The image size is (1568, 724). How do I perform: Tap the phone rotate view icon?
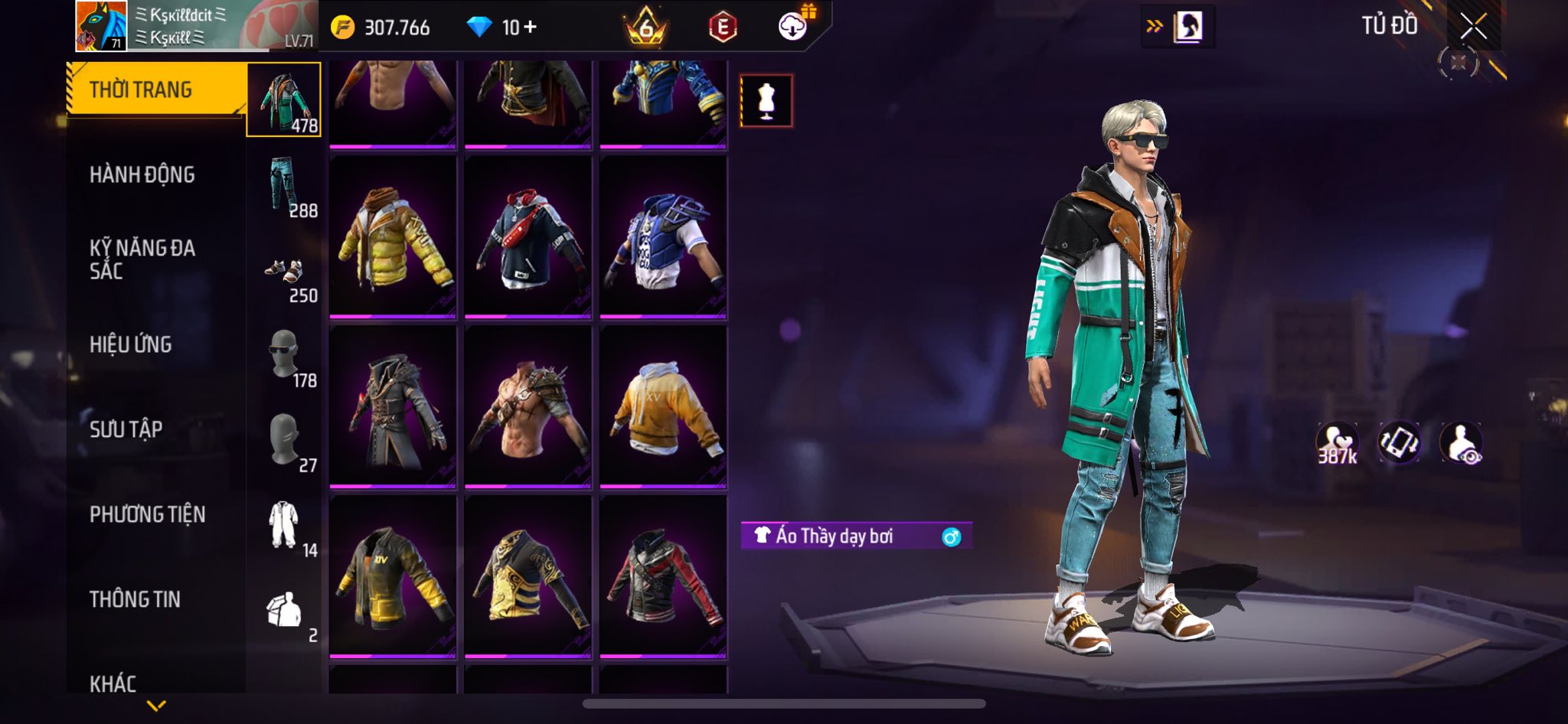tap(1399, 443)
